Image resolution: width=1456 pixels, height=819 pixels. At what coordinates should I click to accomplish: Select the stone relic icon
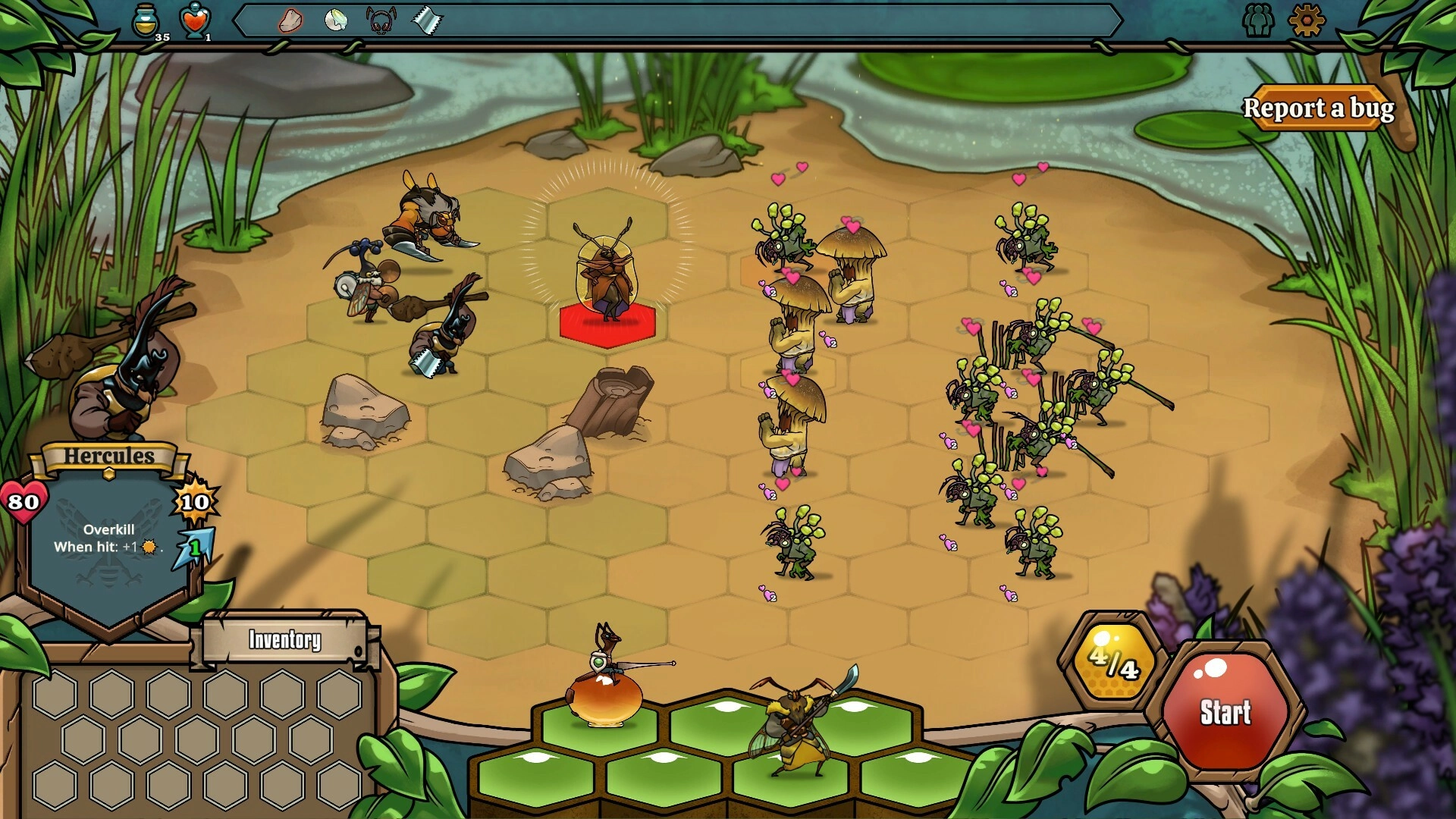coord(290,20)
